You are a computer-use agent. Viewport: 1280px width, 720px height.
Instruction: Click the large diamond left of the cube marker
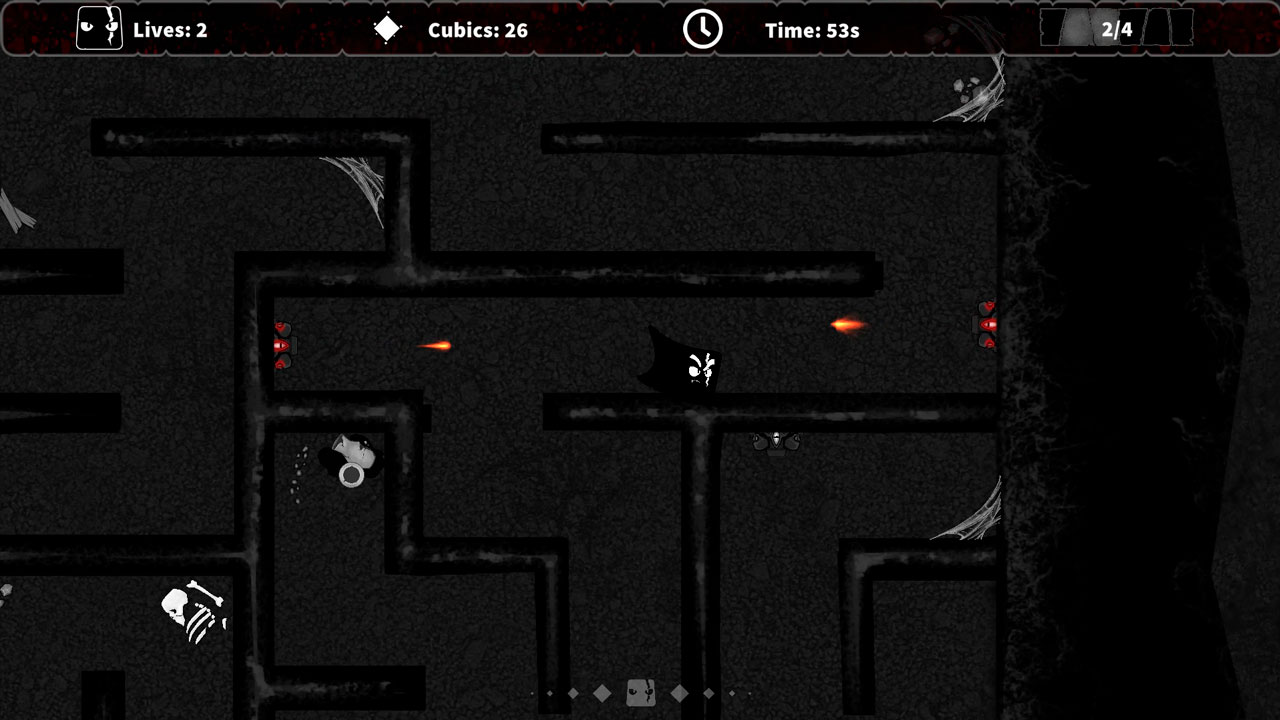(603, 691)
